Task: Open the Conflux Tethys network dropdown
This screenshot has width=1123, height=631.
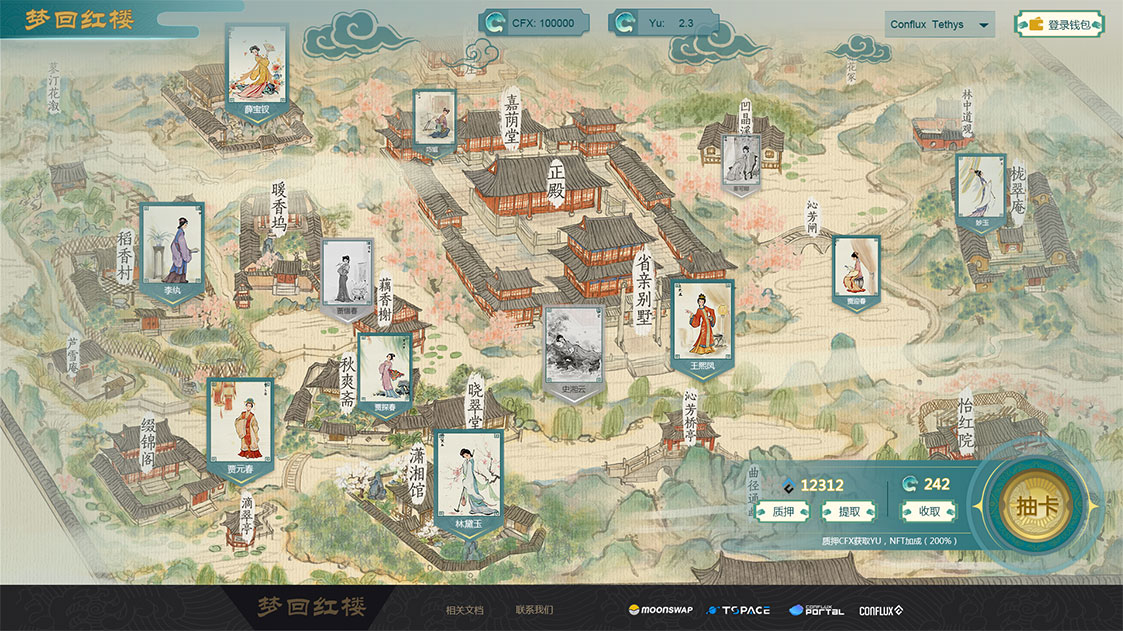Action: pyautogui.click(x=939, y=24)
